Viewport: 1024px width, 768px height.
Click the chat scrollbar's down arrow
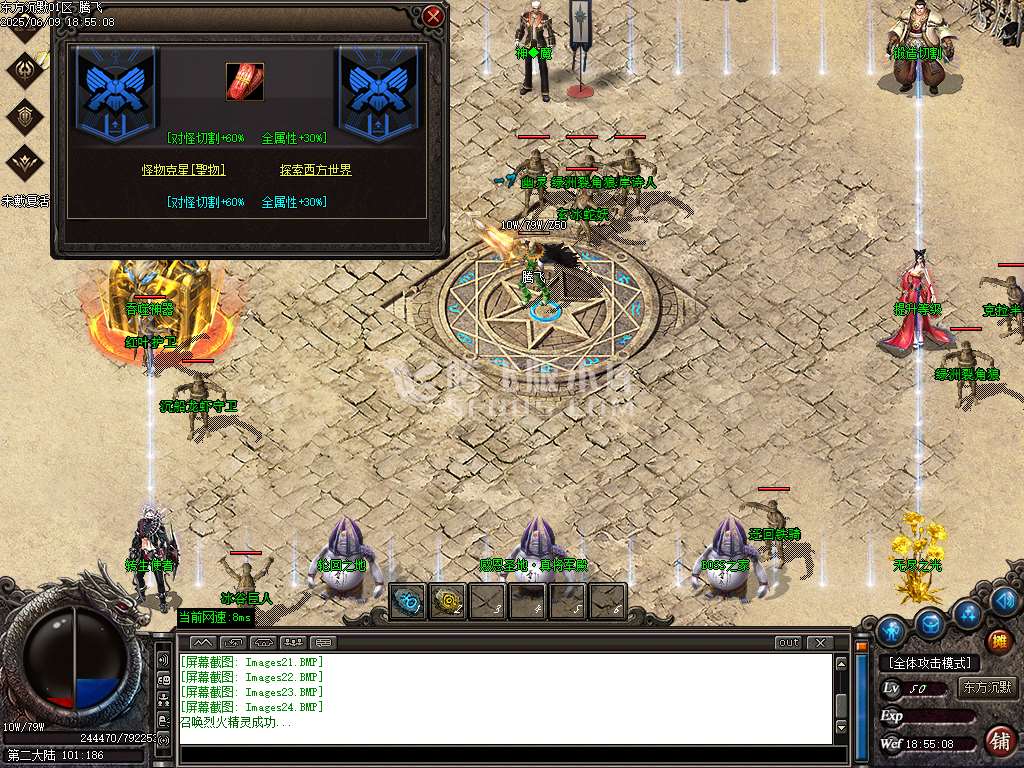point(842,727)
